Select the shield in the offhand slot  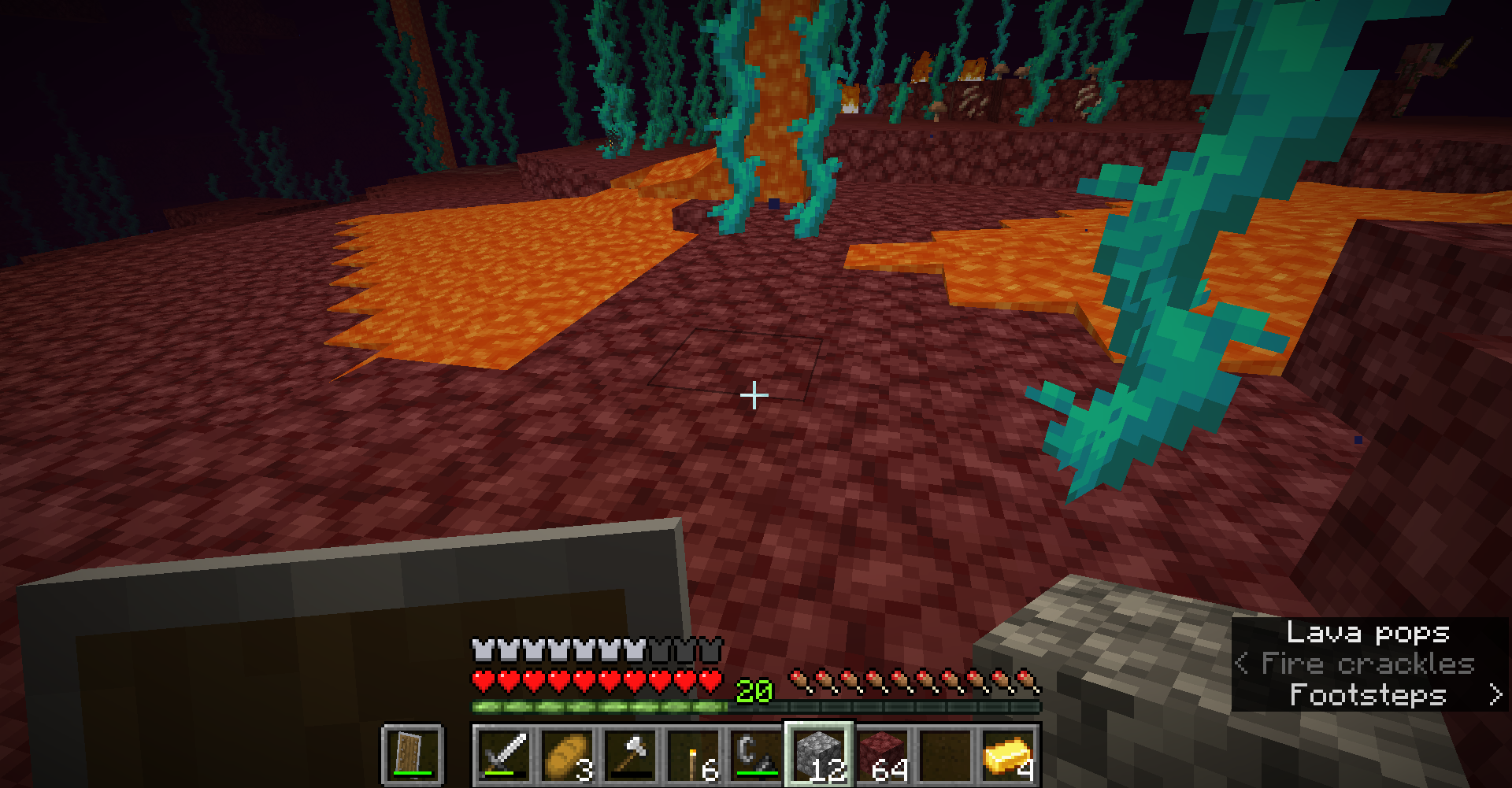(x=412, y=755)
